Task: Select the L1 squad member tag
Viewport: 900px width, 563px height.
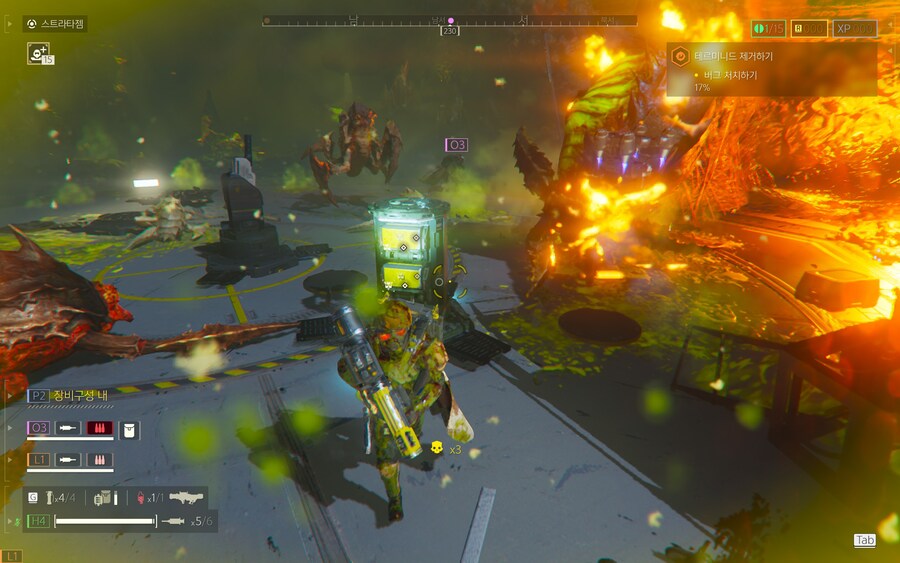Action: [39, 459]
